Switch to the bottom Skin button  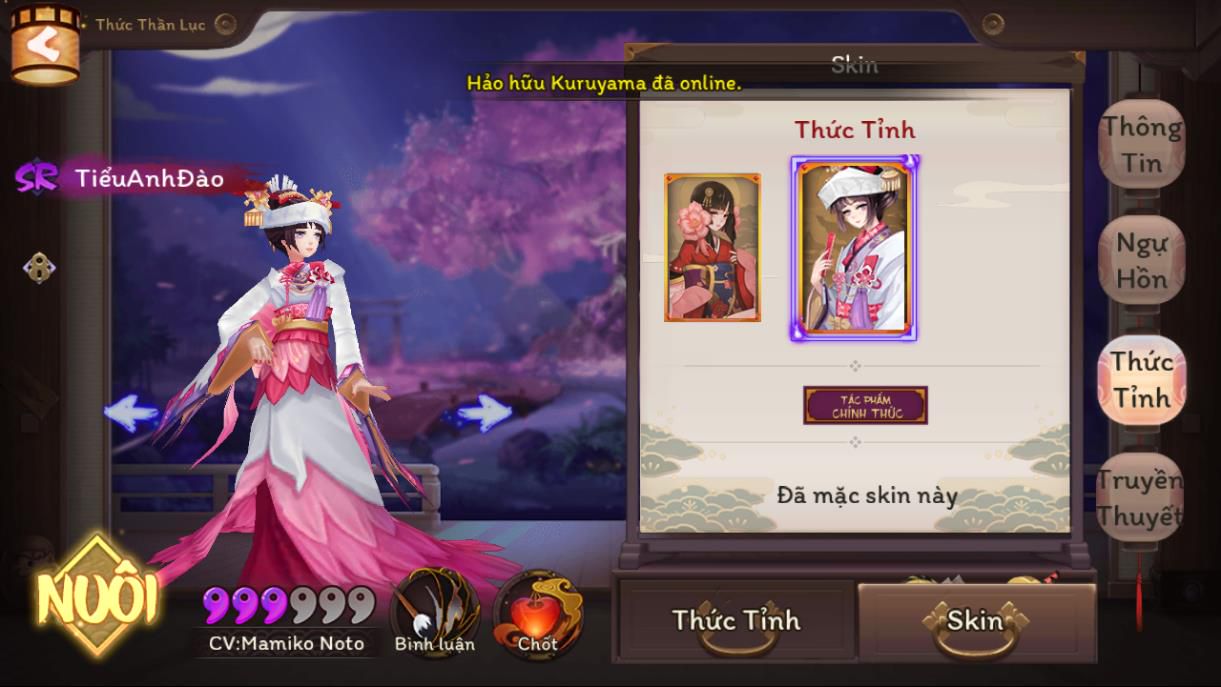point(975,620)
